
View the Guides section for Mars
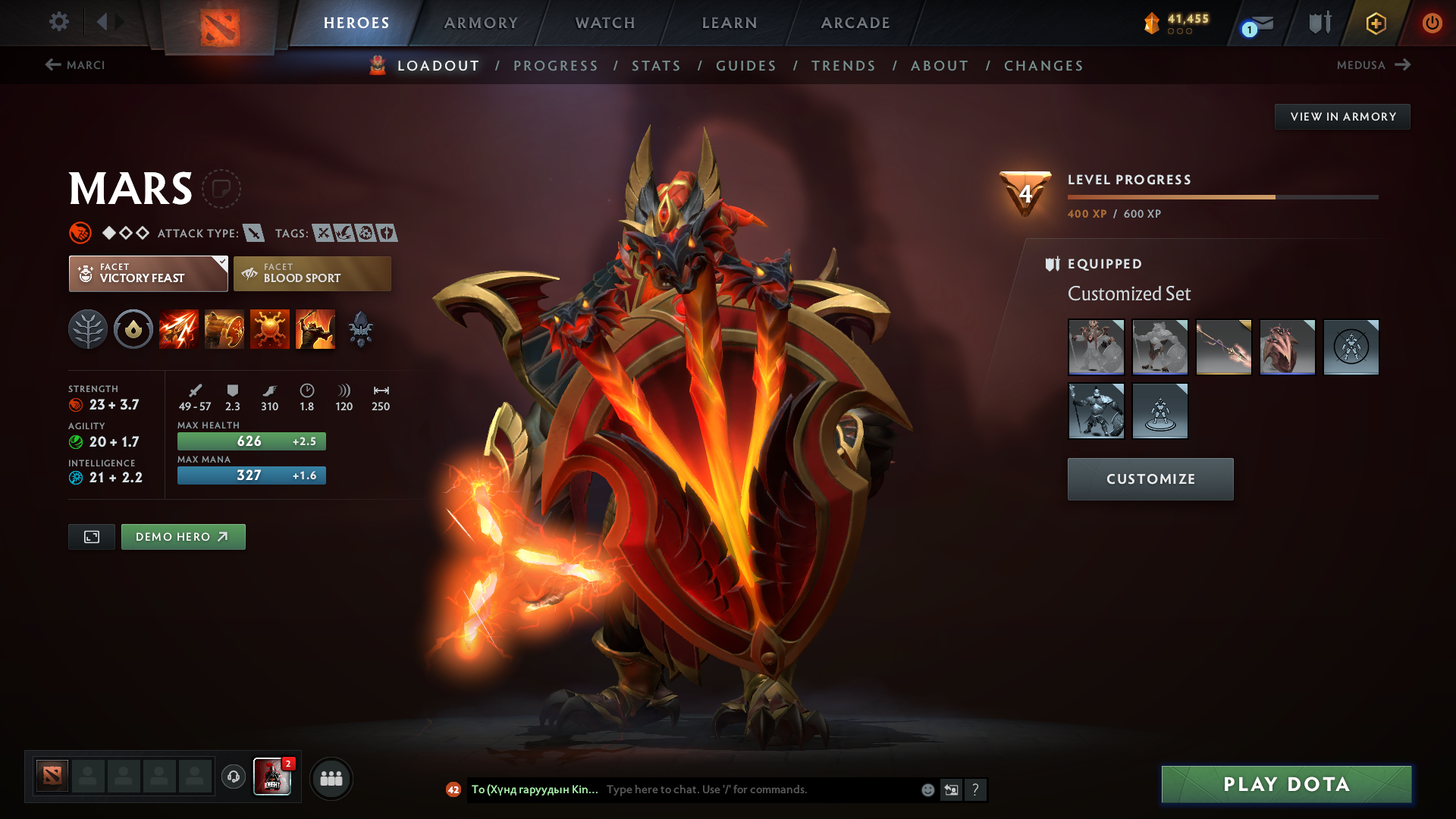[x=746, y=66]
